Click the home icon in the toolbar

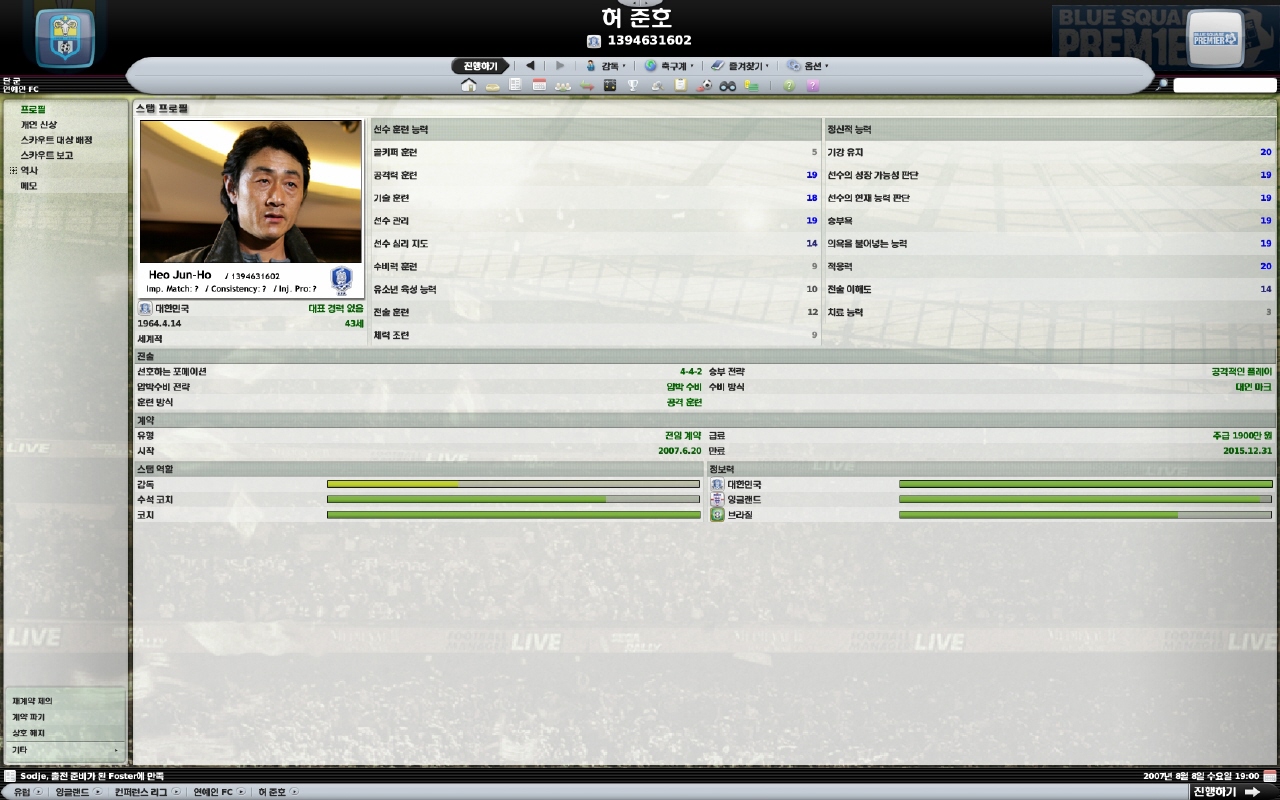point(468,86)
